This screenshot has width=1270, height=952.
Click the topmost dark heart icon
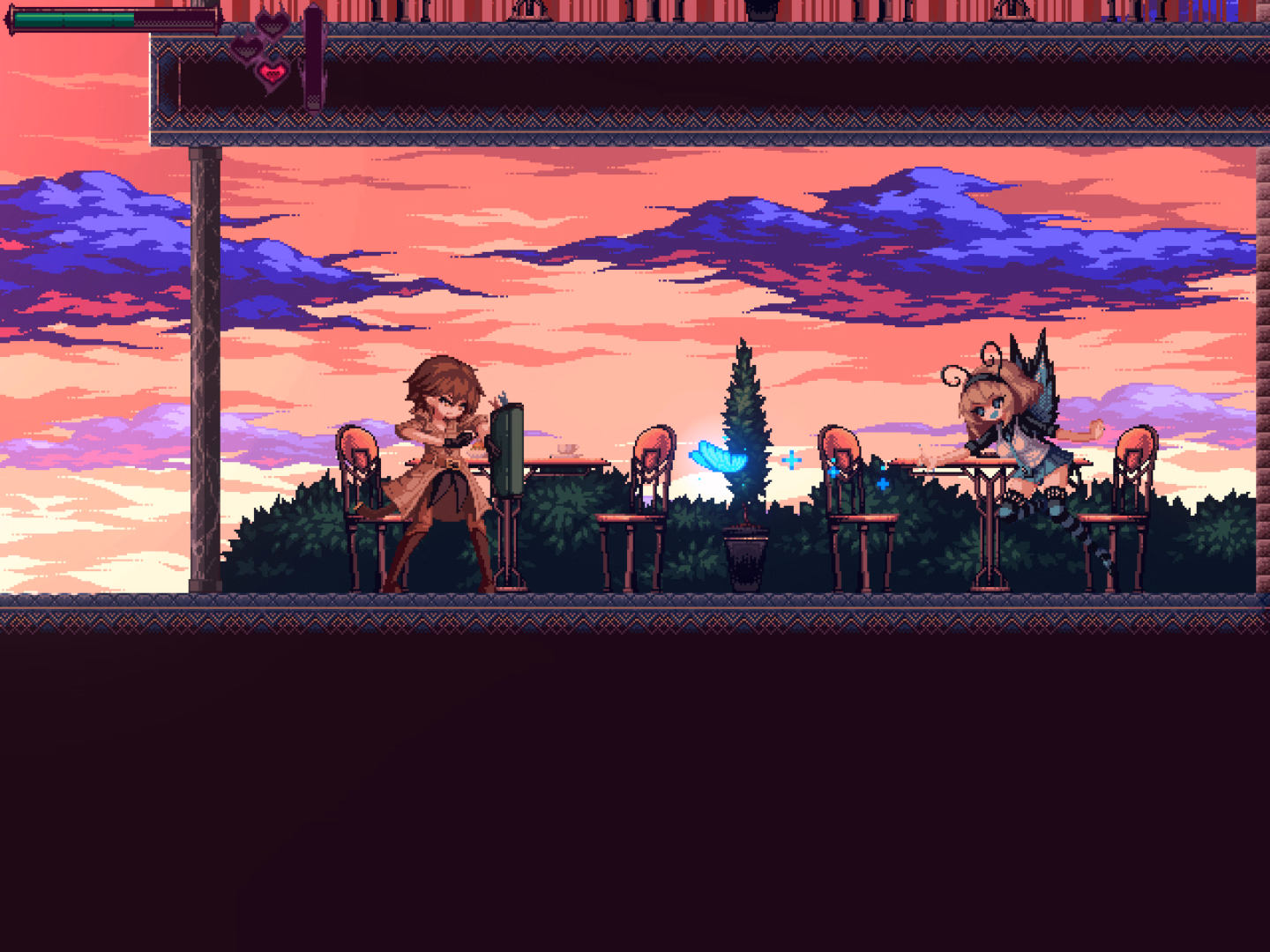[x=273, y=25]
